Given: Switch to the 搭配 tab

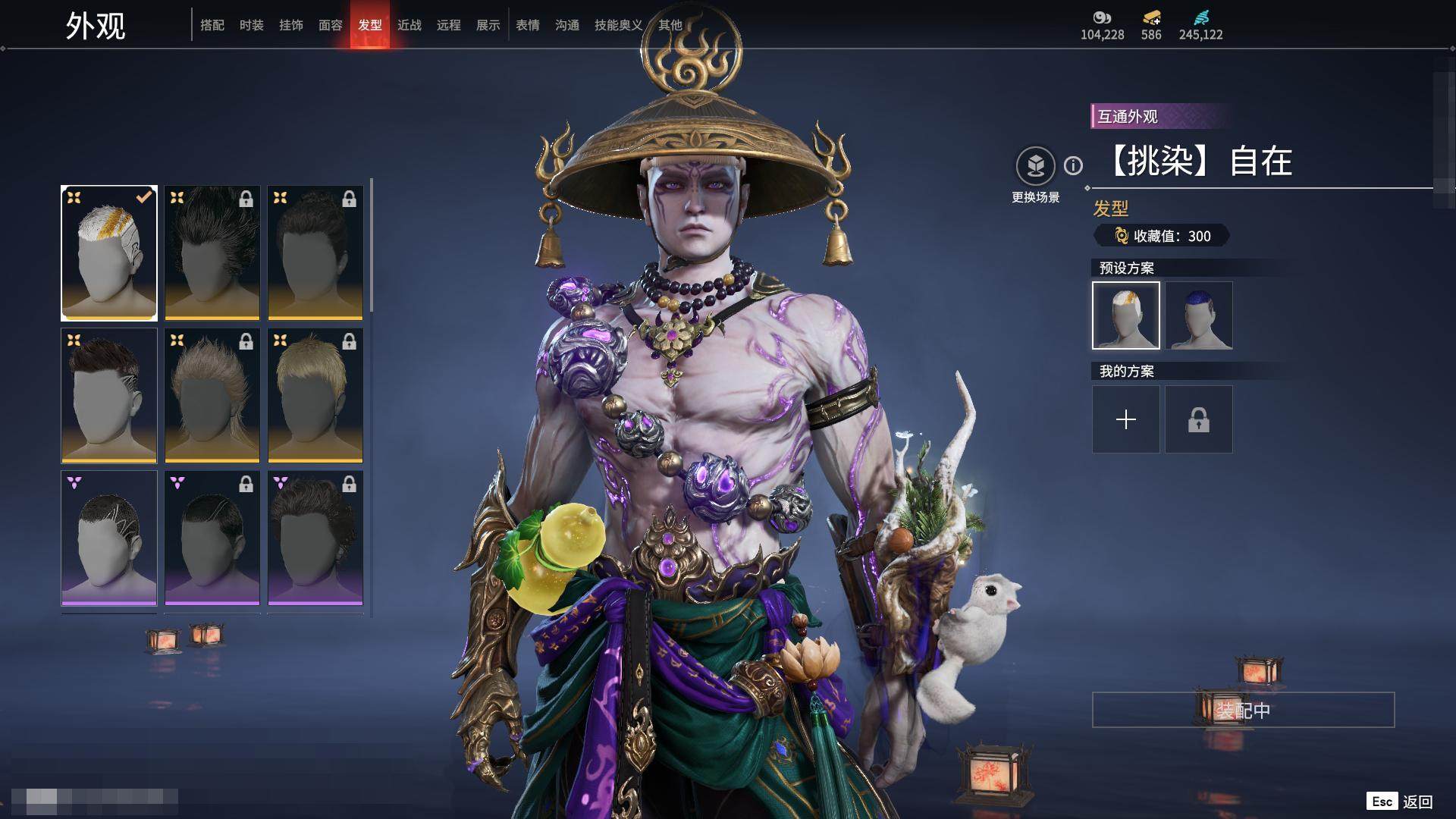Looking at the screenshot, I should pos(212,25).
